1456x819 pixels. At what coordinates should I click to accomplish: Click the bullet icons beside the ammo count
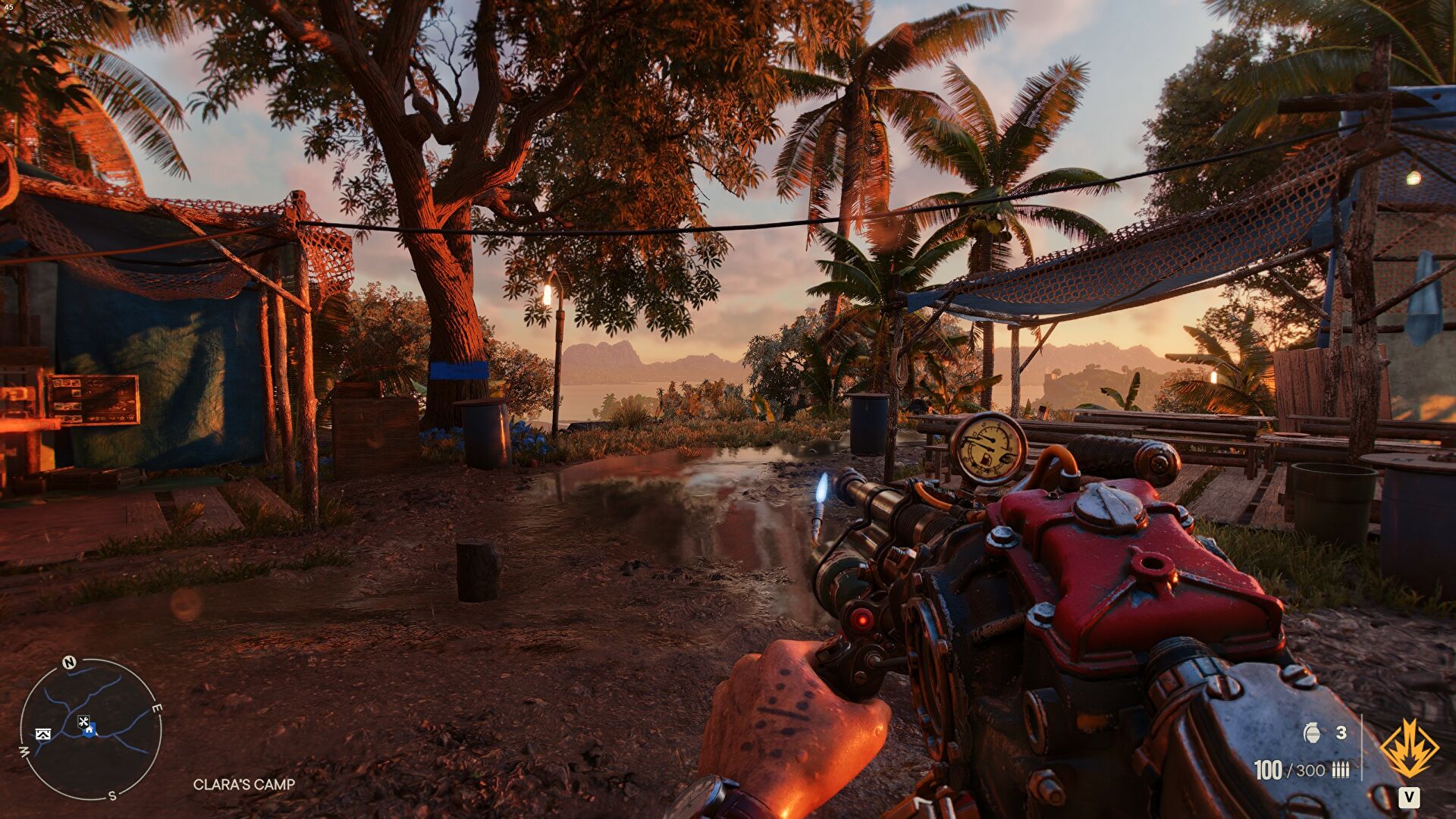(x=1341, y=770)
